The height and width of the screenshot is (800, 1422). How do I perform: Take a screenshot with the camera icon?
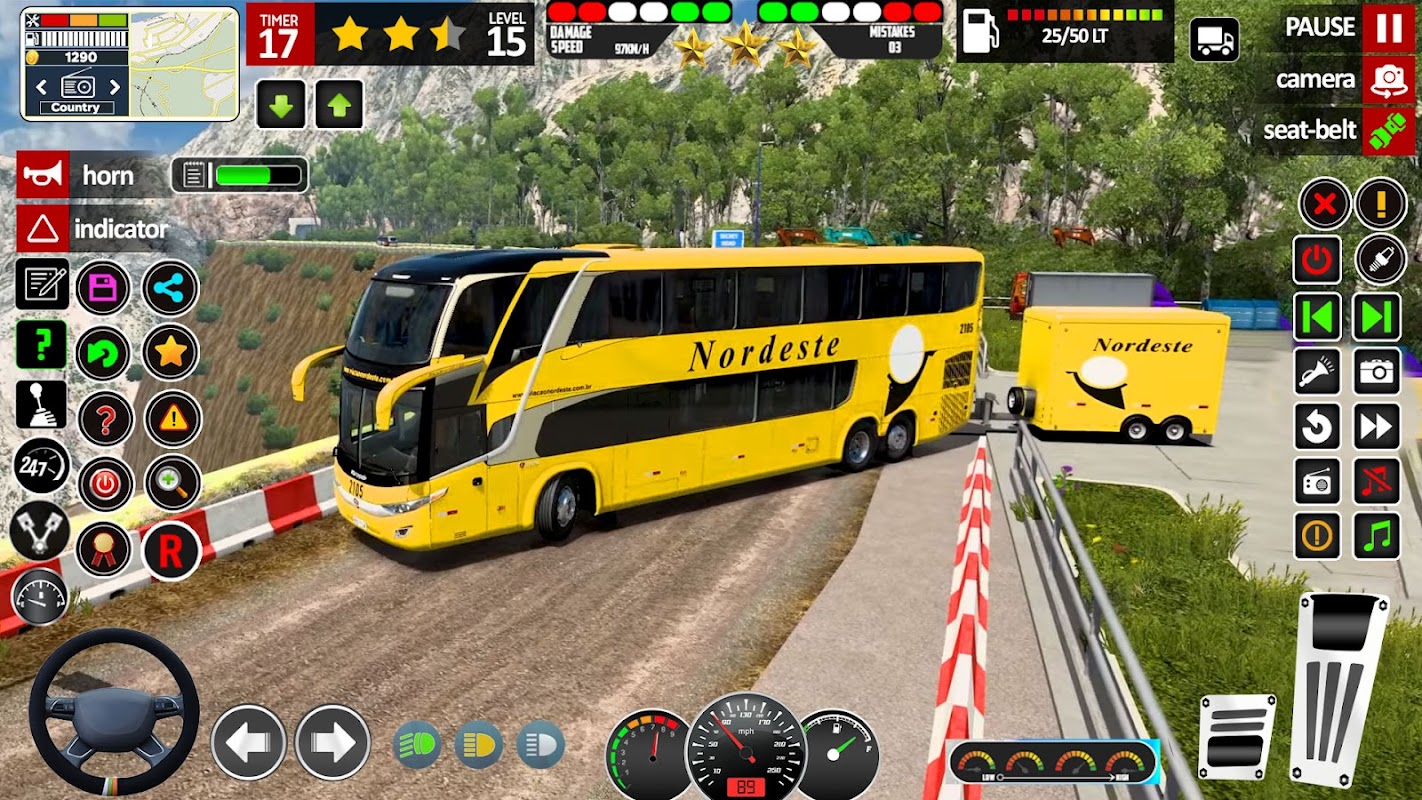[1377, 372]
